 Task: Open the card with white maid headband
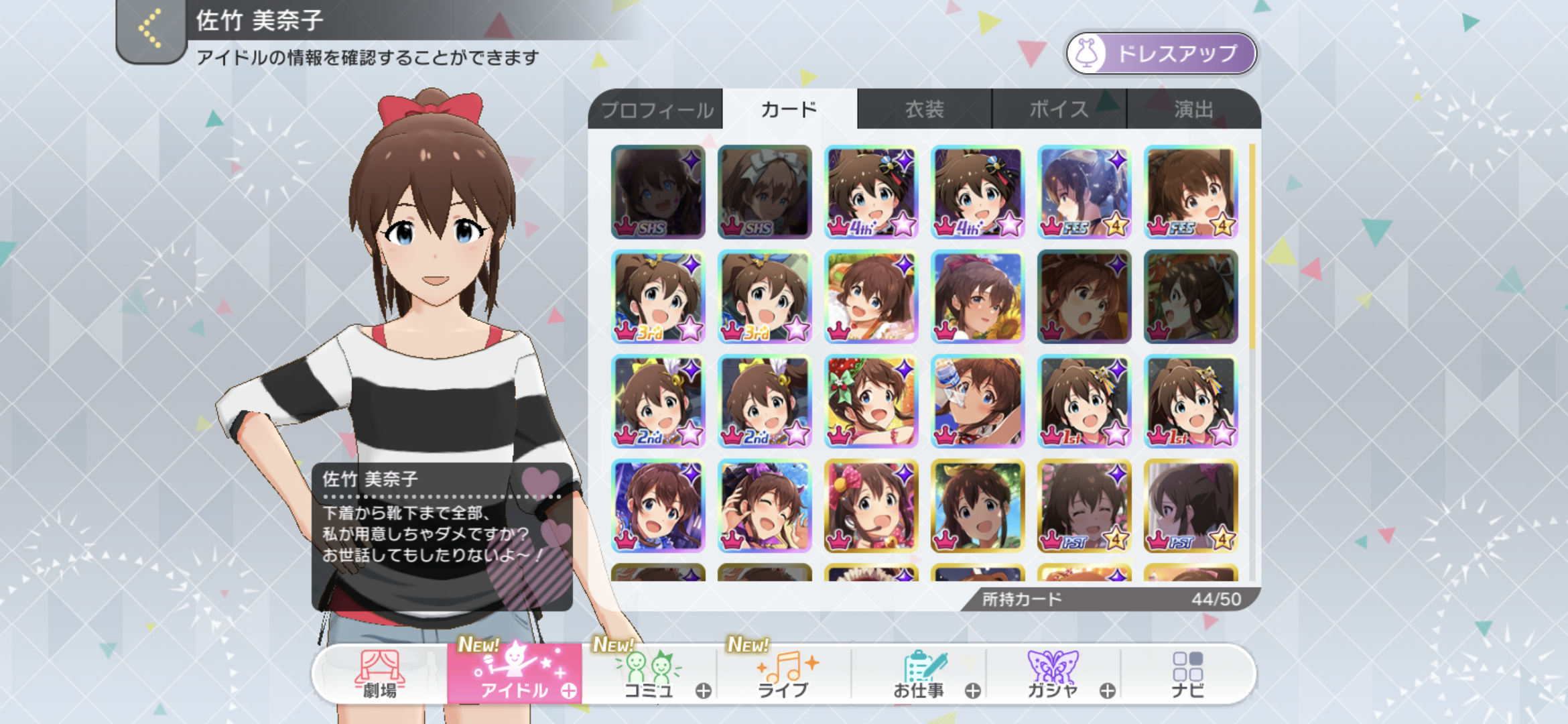click(765, 192)
